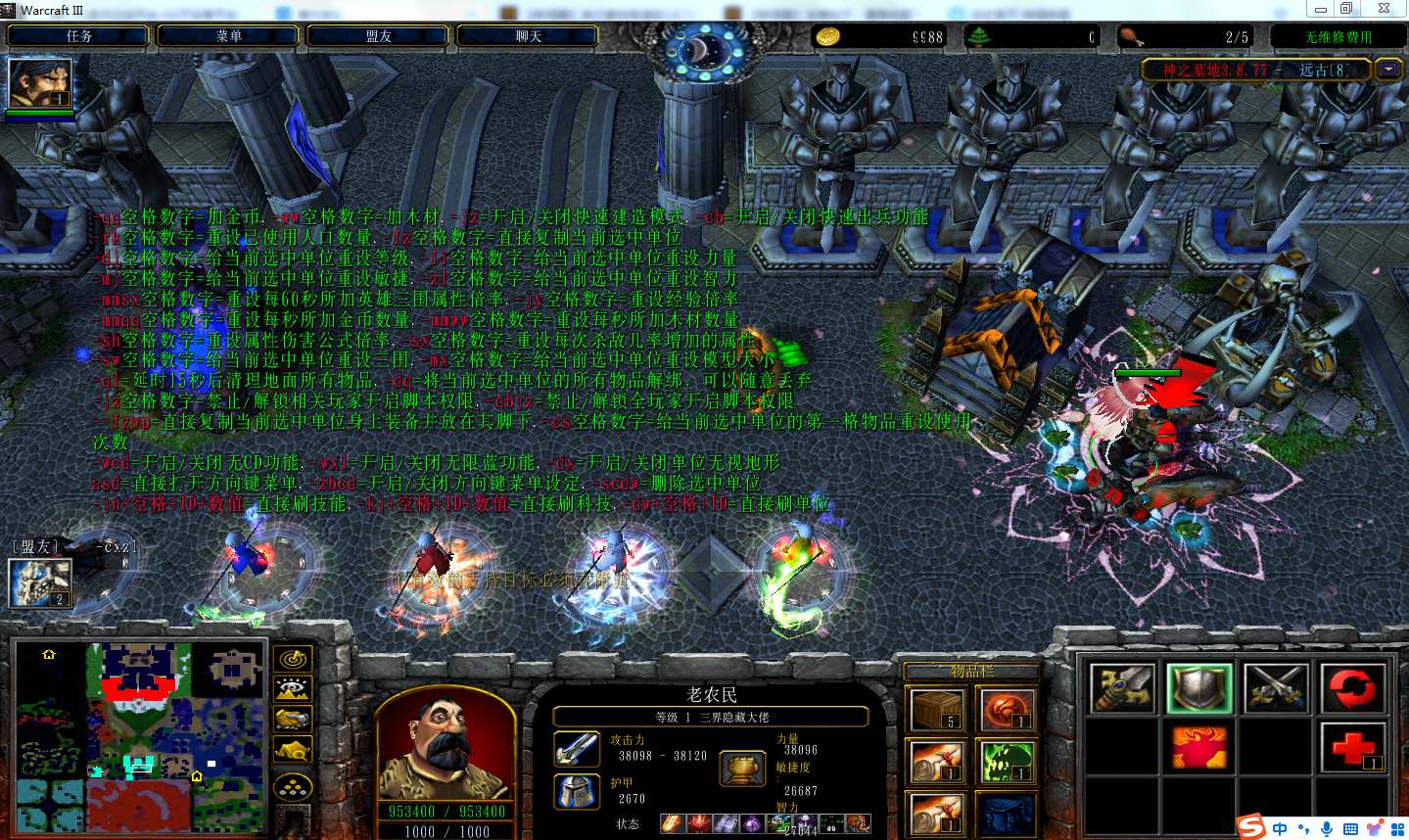The image size is (1409, 840).
Task: Select the hero portrait icon at top left
Action: 39,84
